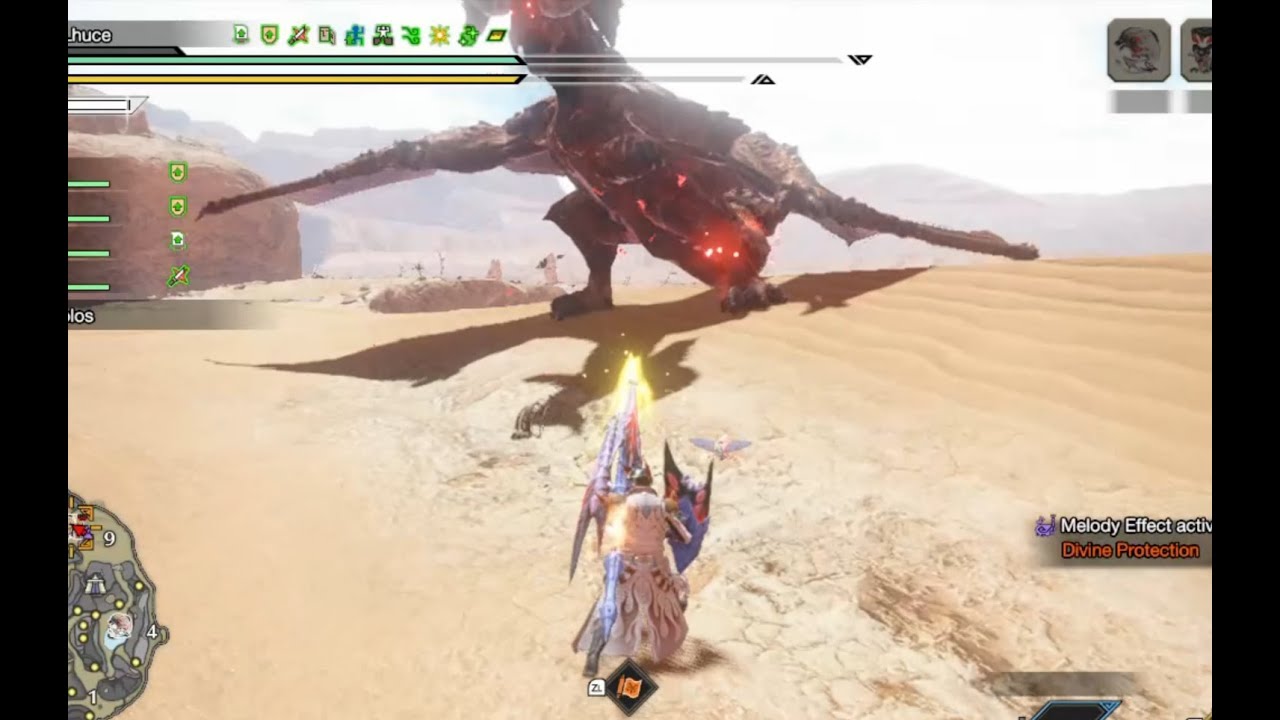The width and height of the screenshot is (1280, 720).
Task: Click the crossed sword sharpness buff icon
Action: click(x=298, y=34)
